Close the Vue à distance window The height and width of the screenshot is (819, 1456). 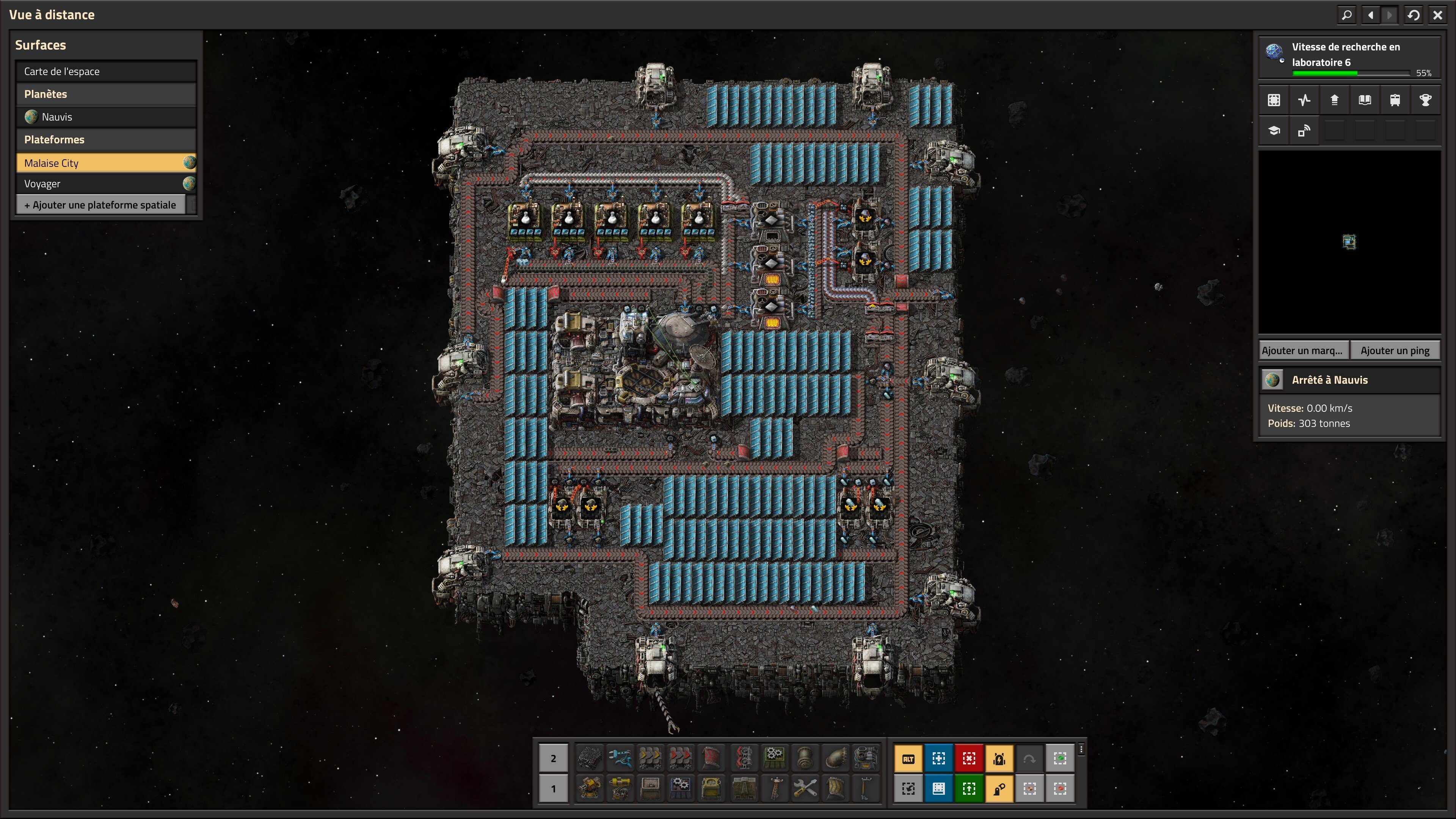tap(1437, 15)
